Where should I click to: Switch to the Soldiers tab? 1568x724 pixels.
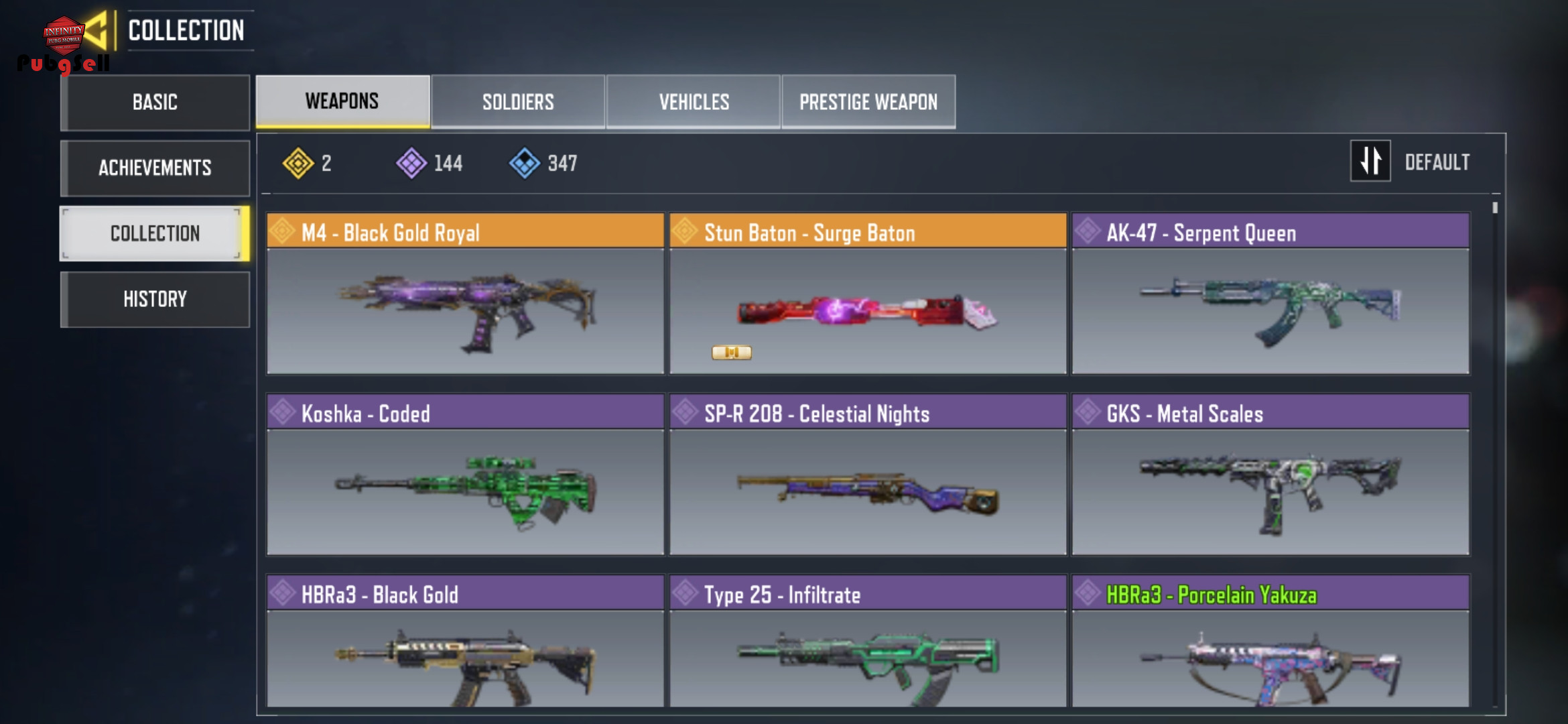518,102
